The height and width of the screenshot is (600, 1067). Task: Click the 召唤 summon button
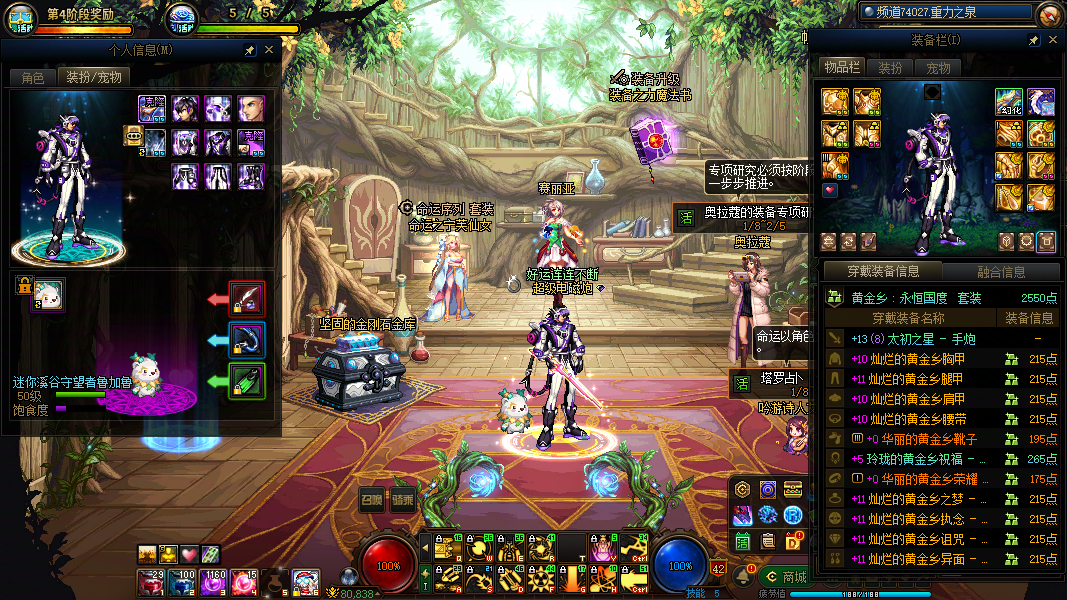372,501
